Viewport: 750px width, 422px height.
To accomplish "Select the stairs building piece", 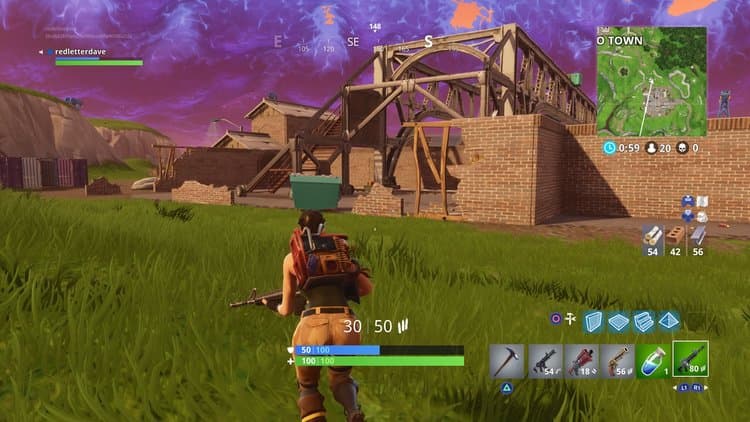I will click(644, 320).
